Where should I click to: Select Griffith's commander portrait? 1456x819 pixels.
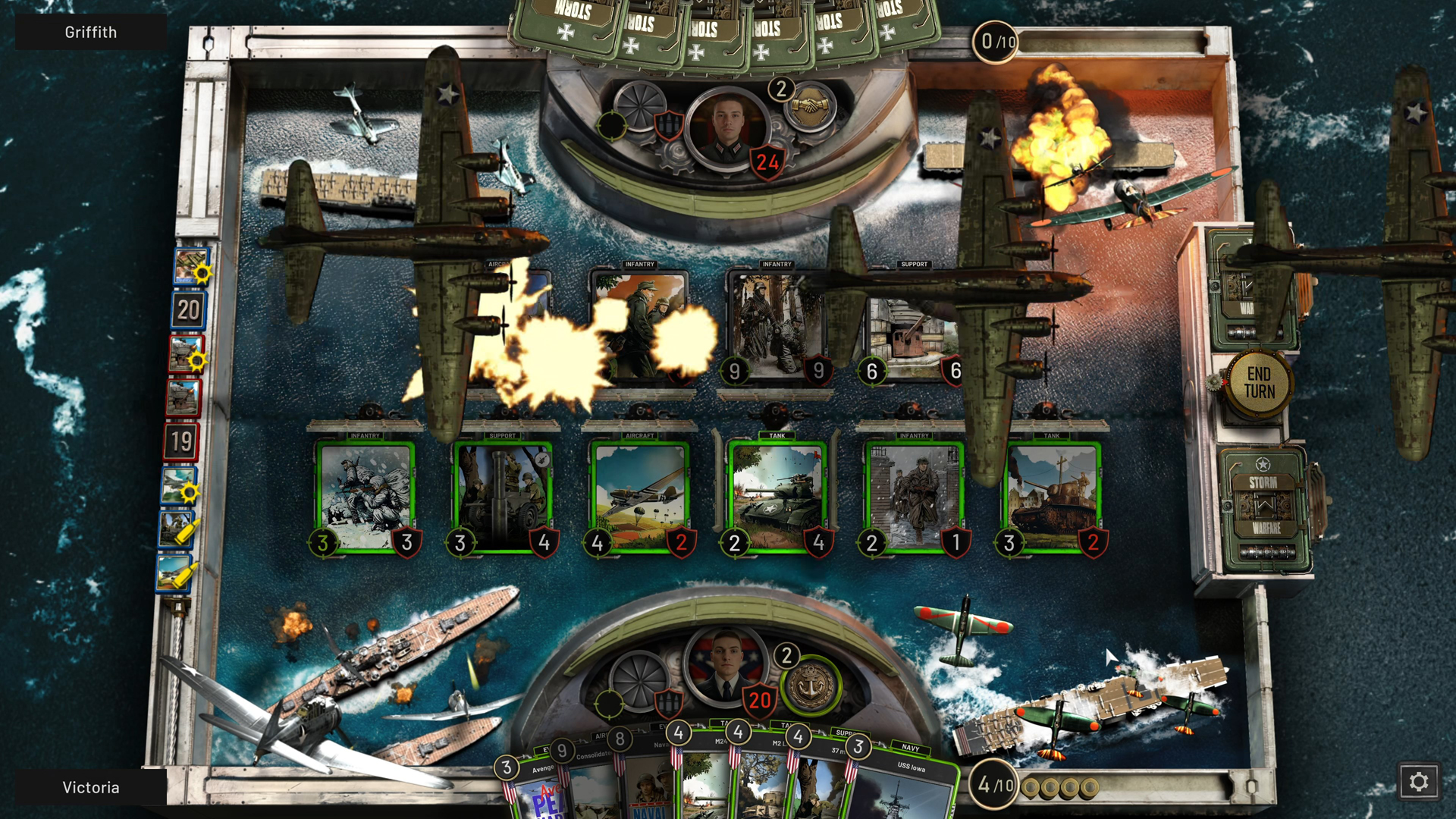[x=728, y=125]
